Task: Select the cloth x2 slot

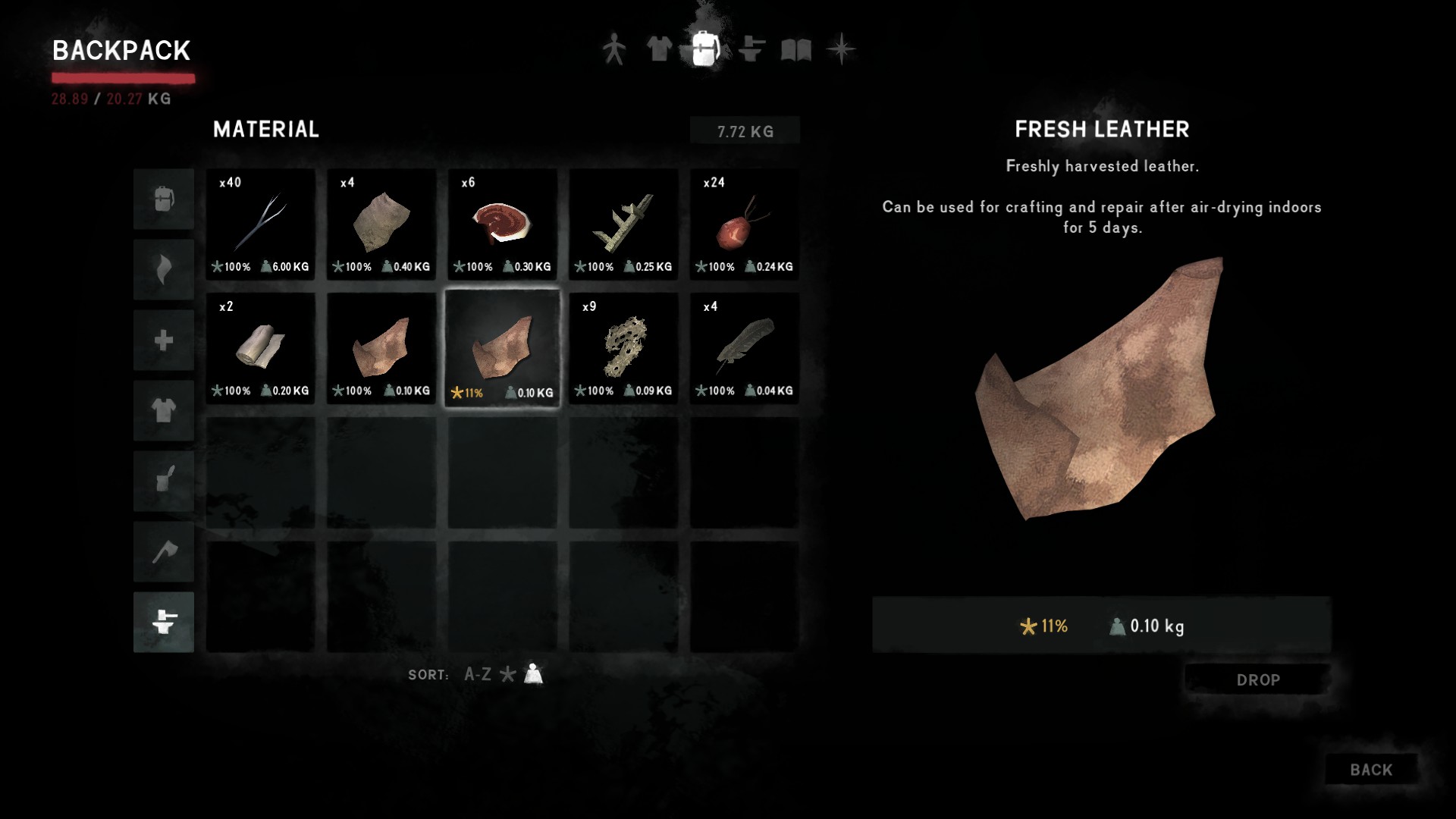Action: [260, 348]
